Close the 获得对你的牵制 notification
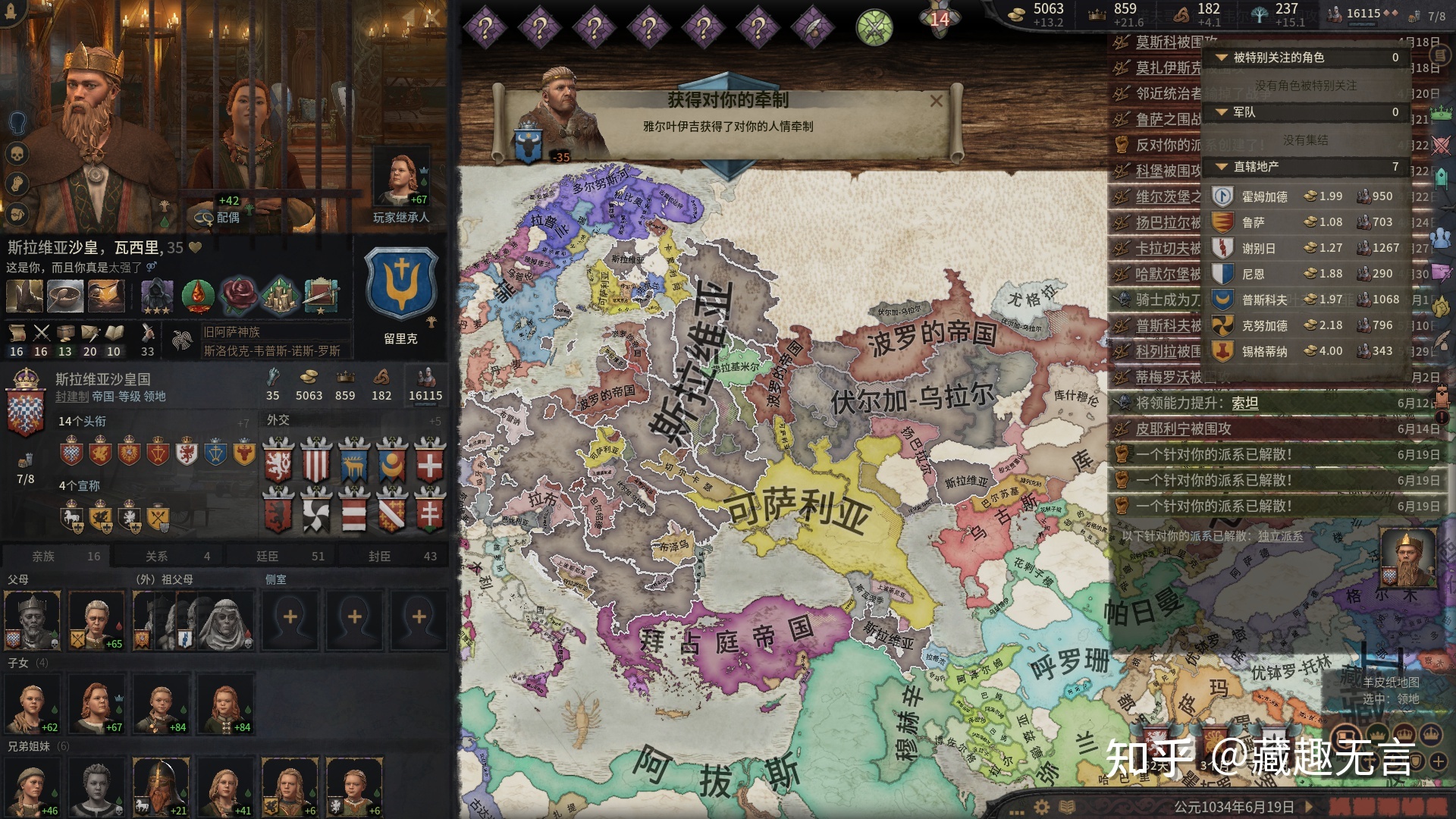 click(x=937, y=101)
